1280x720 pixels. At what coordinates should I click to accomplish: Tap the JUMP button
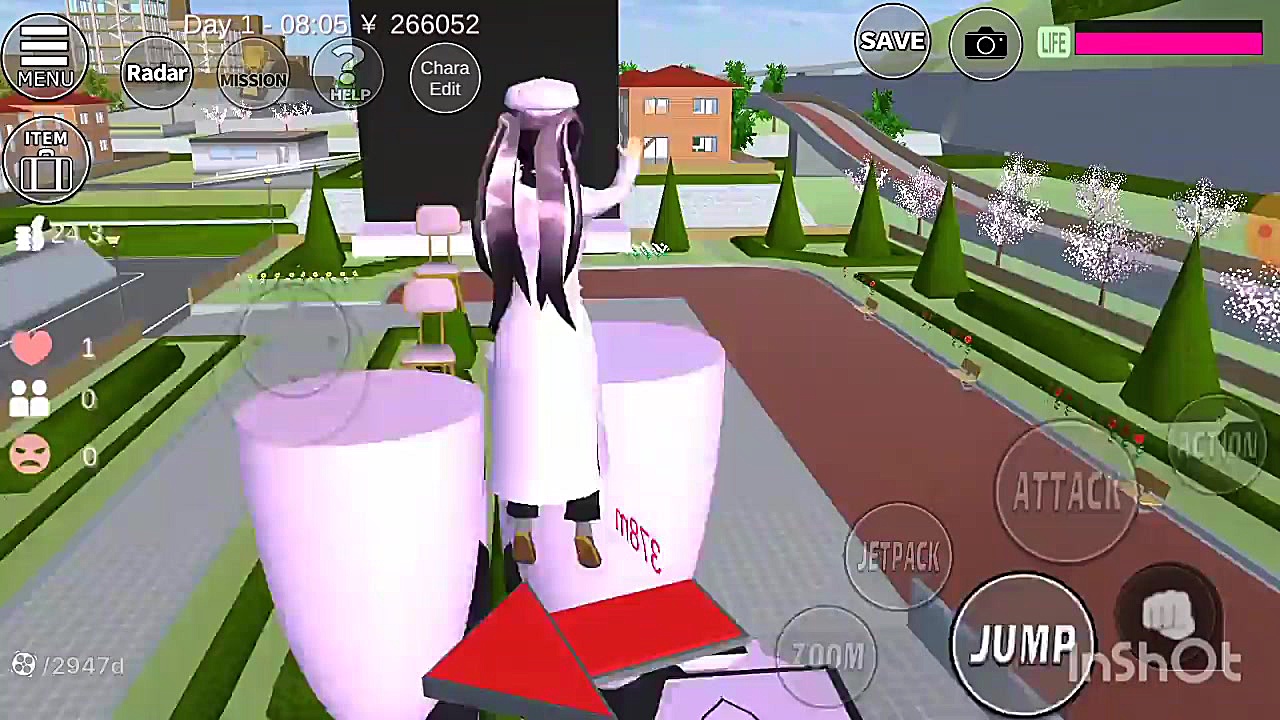coord(1020,640)
